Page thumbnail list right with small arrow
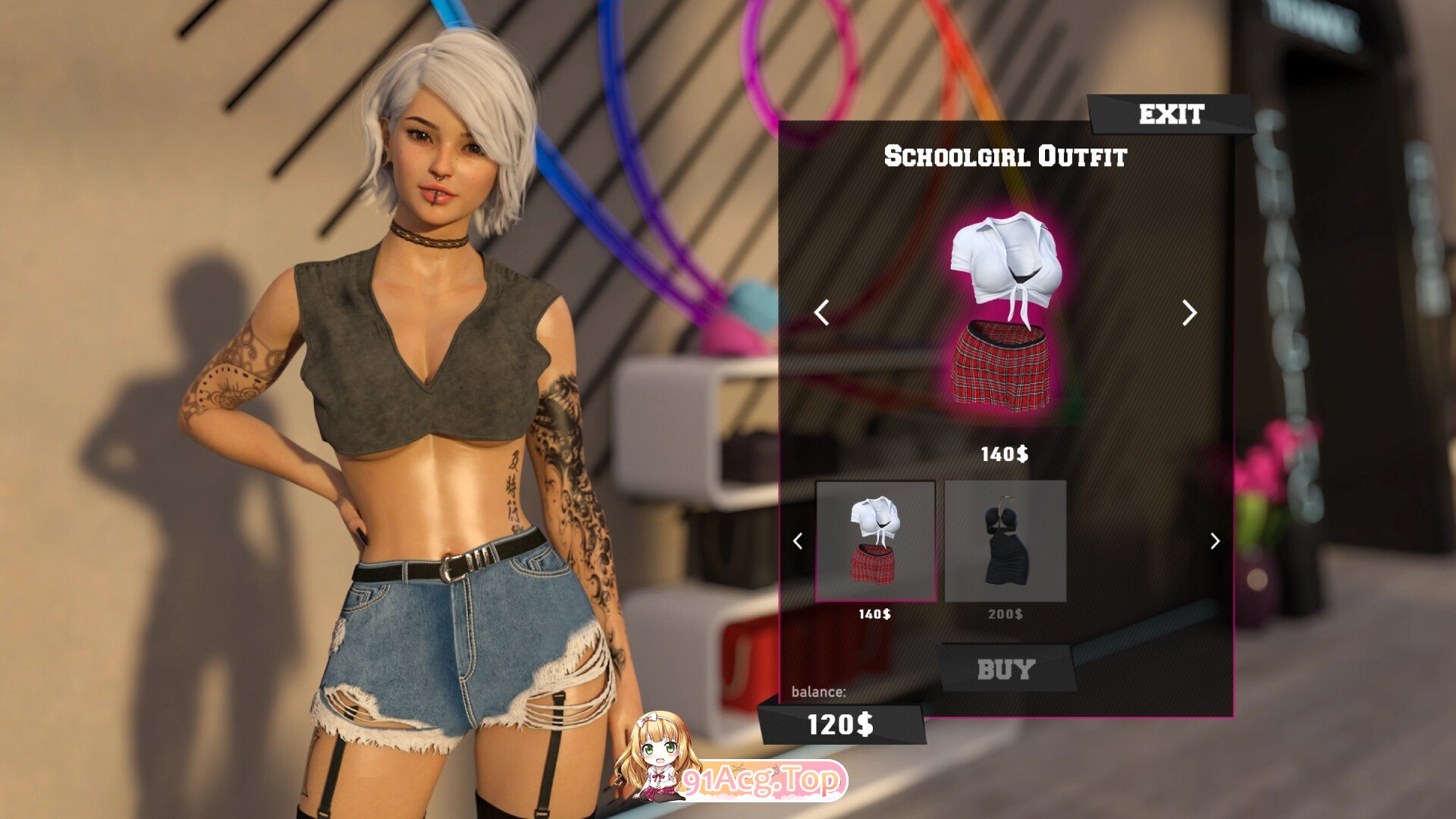The image size is (1456, 819). [1215, 541]
